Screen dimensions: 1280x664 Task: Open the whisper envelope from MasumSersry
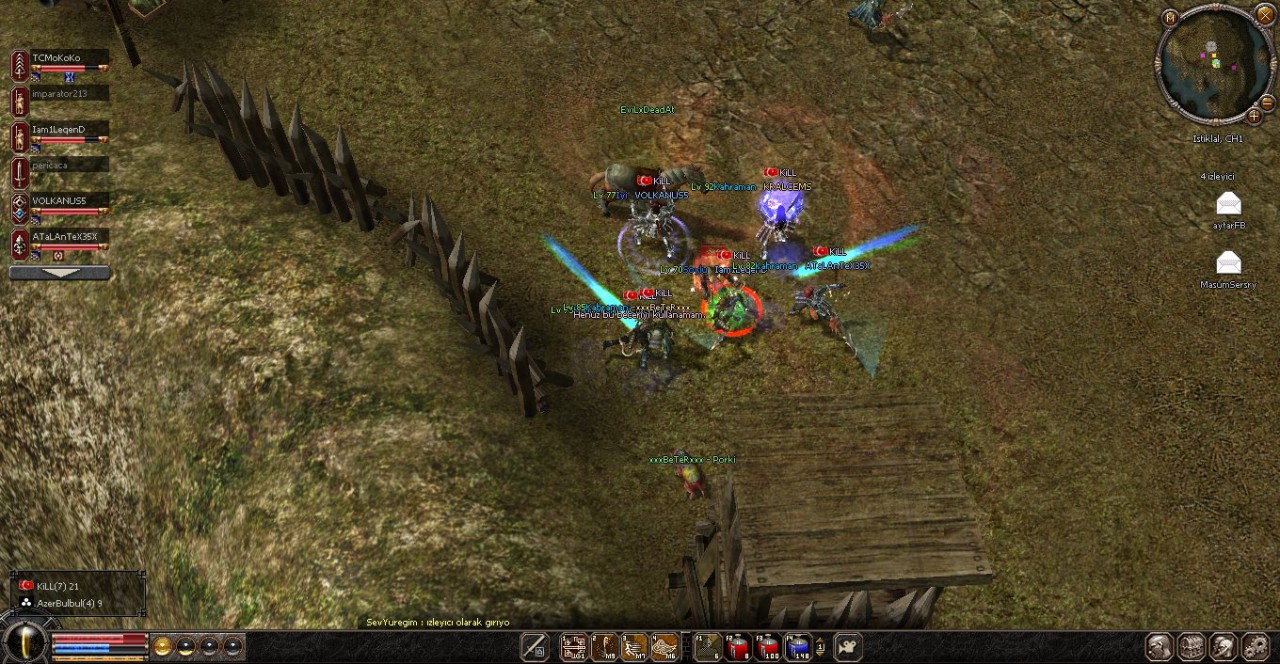click(1228, 264)
